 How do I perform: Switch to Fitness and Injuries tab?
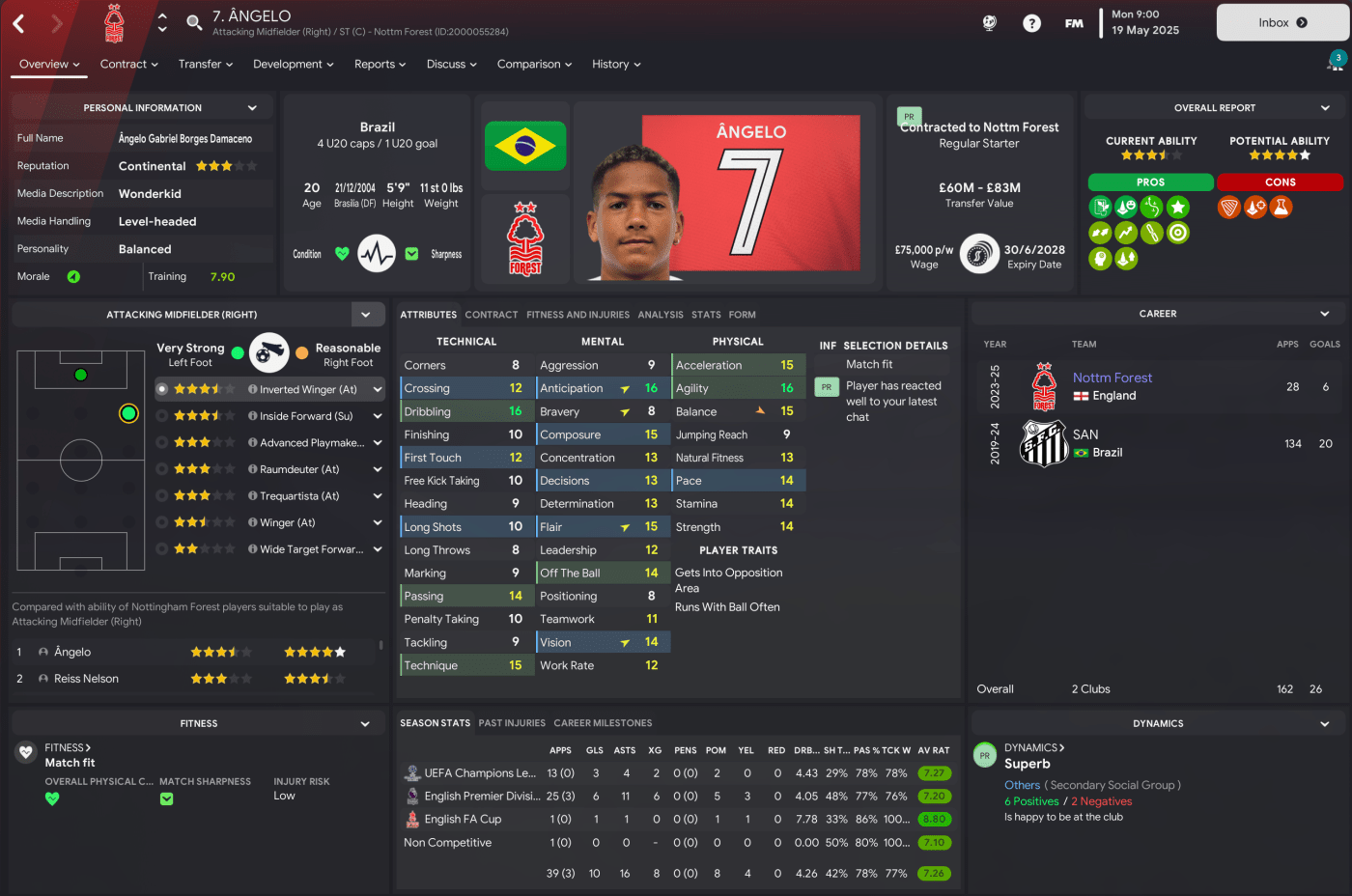pyautogui.click(x=577, y=315)
